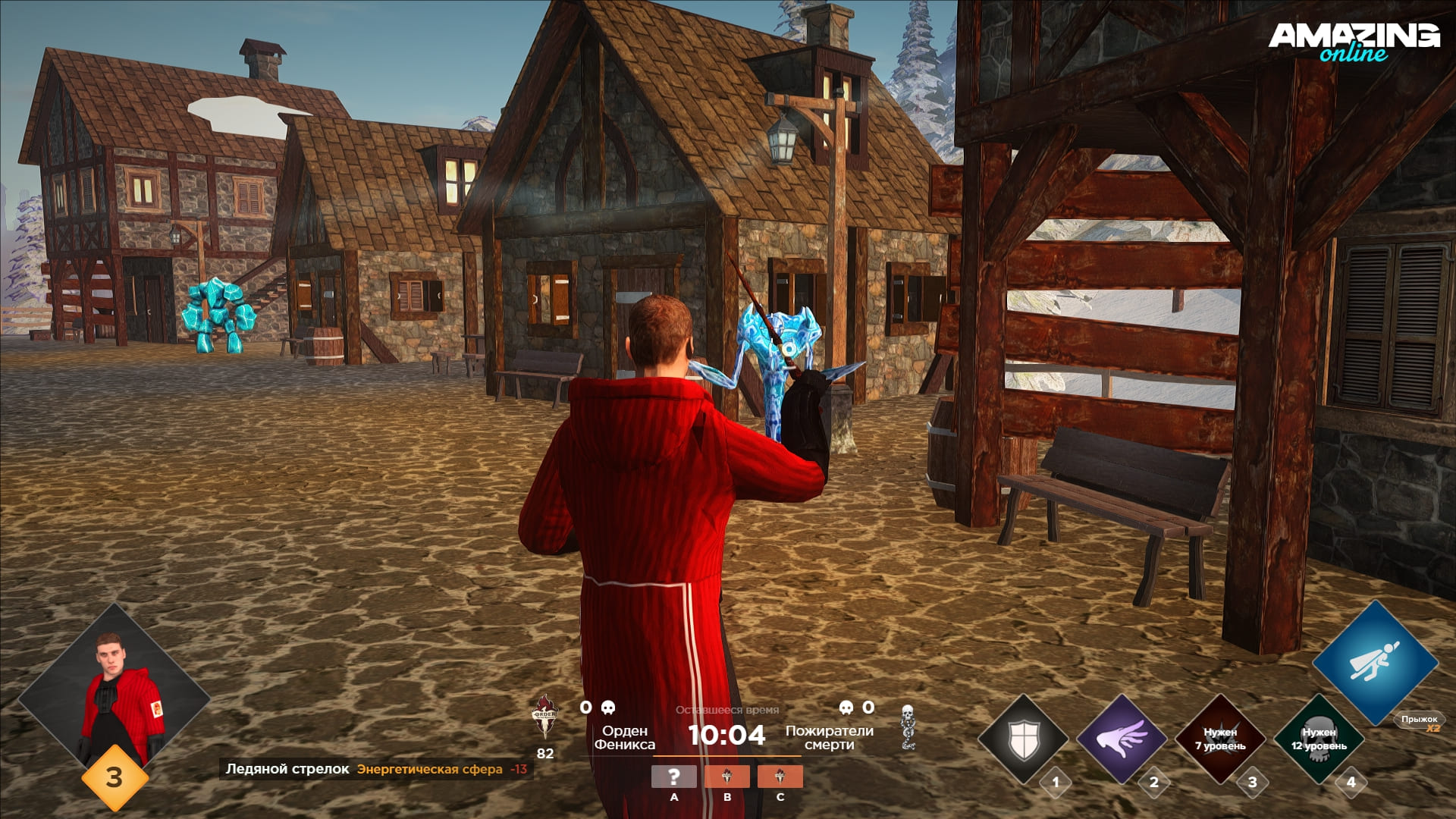
Task: Use the blue flying jump ability
Action: 1375,662
